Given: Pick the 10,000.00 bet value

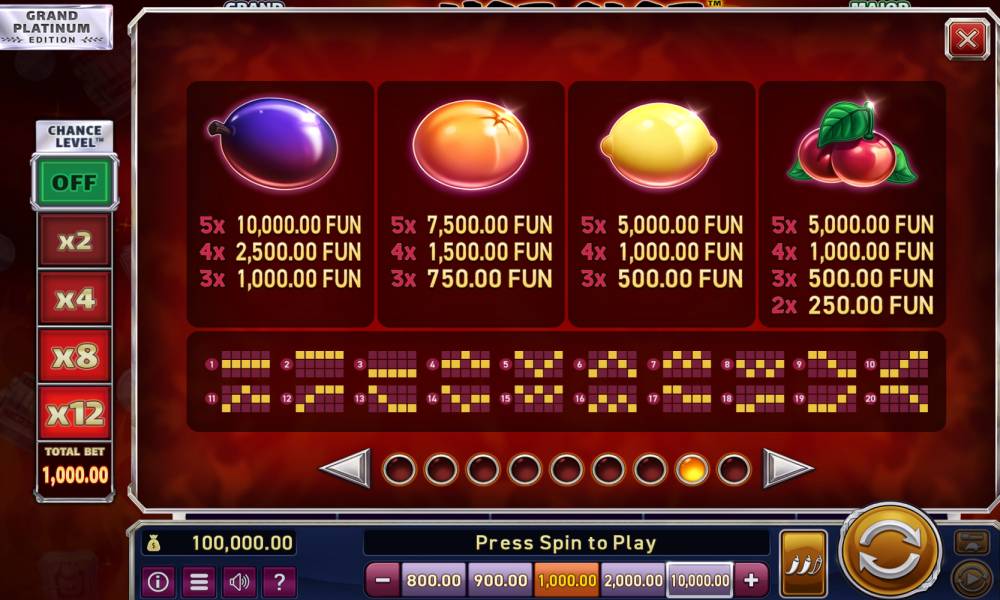Looking at the screenshot, I should (700, 580).
